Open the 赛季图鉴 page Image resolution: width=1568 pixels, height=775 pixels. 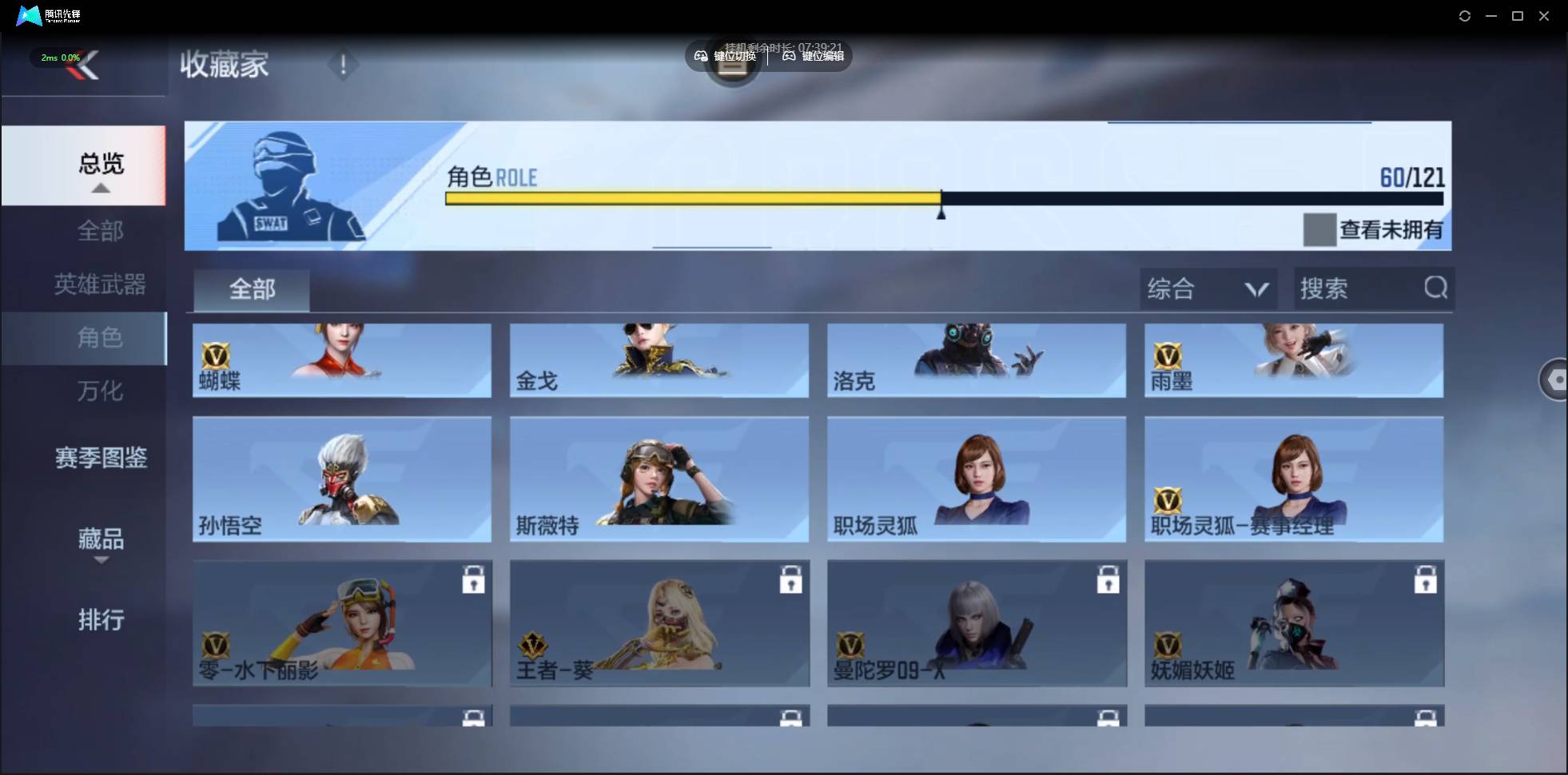(101, 456)
